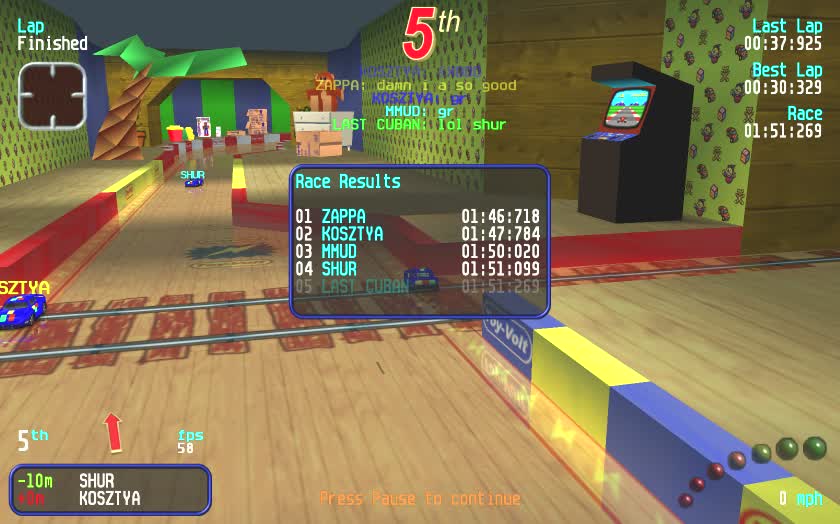The height and width of the screenshot is (524, 840).
Task: Click the empty pickup item slot
Action: [x=52, y=95]
